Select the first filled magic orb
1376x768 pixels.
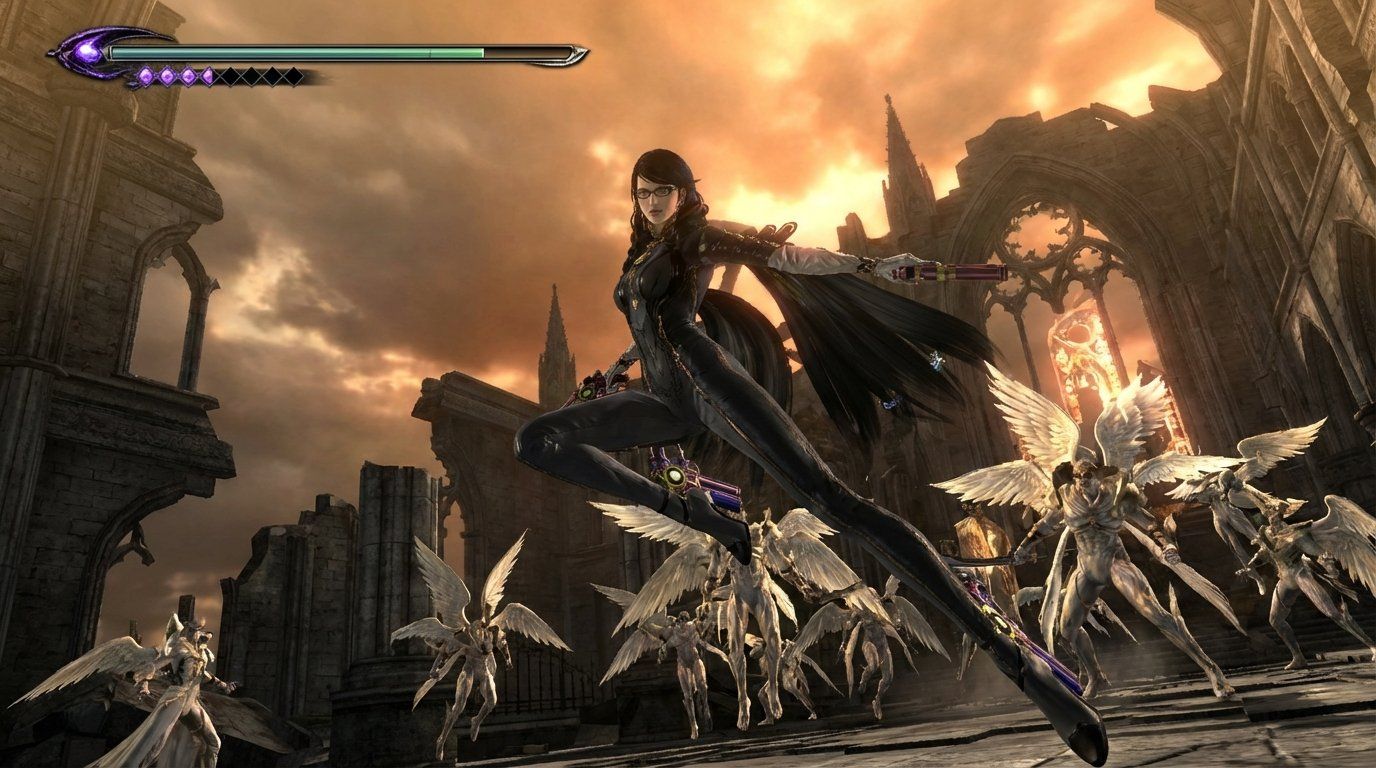146,74
